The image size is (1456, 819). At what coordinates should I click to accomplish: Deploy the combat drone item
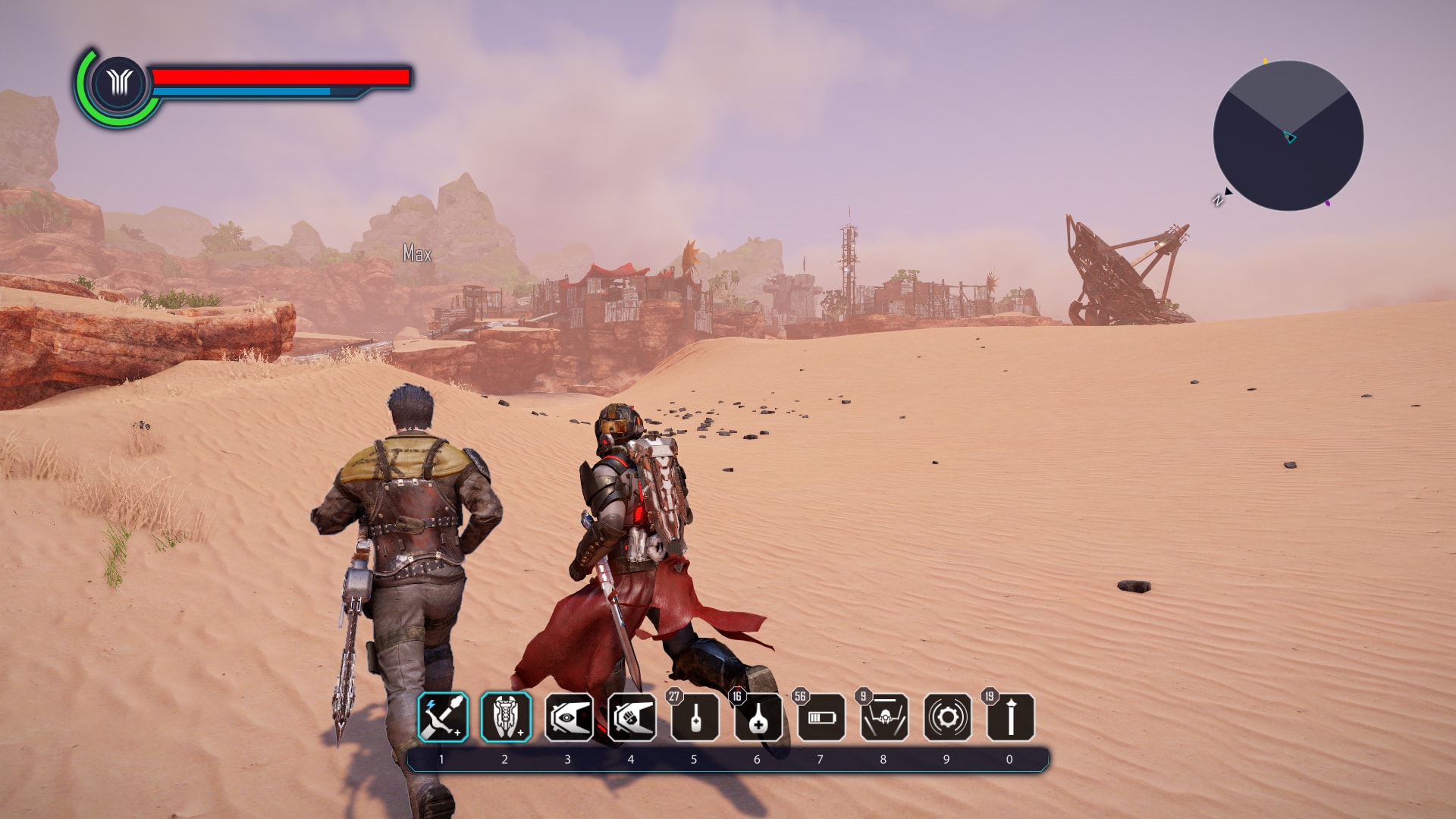[884, 717]
